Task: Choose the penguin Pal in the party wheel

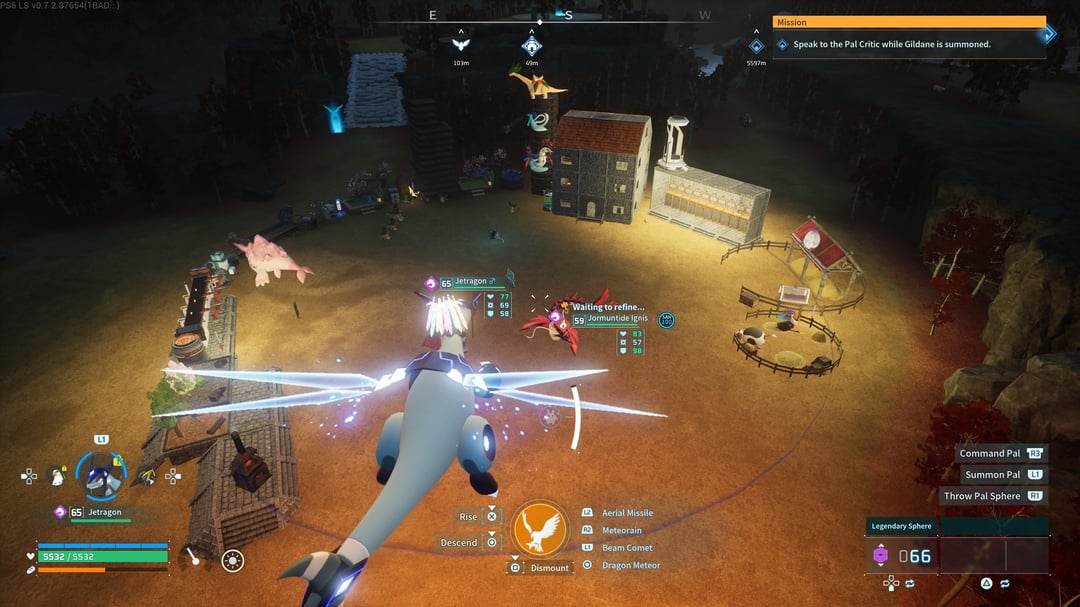Action: (x=60, y=477)
